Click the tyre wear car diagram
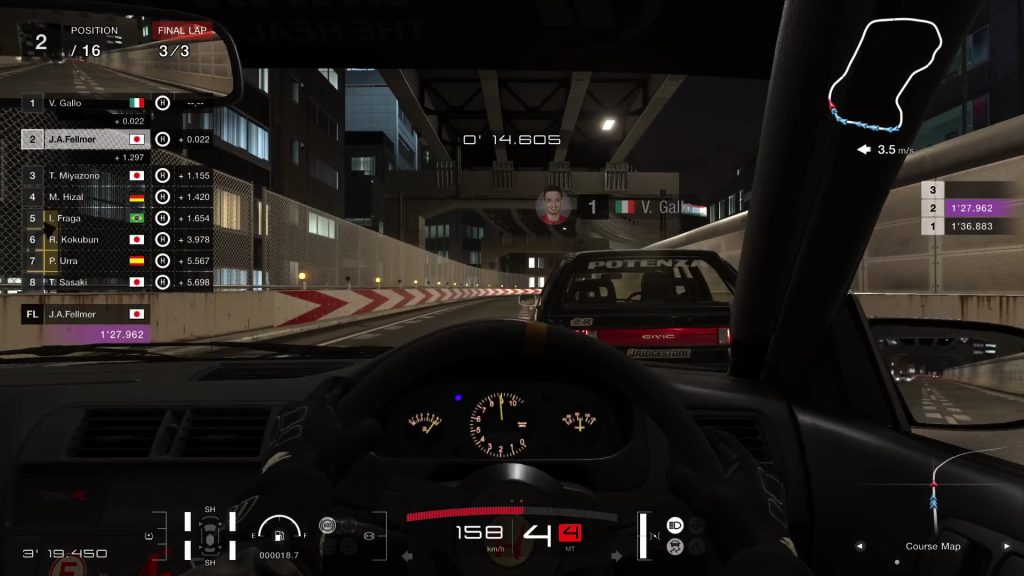The height and width of the screenshot is (576, 1024). pos(210,535)
